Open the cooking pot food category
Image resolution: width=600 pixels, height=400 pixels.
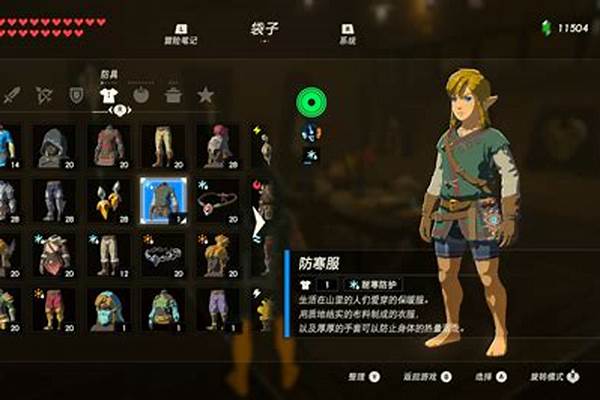click(x=173, y=96)
